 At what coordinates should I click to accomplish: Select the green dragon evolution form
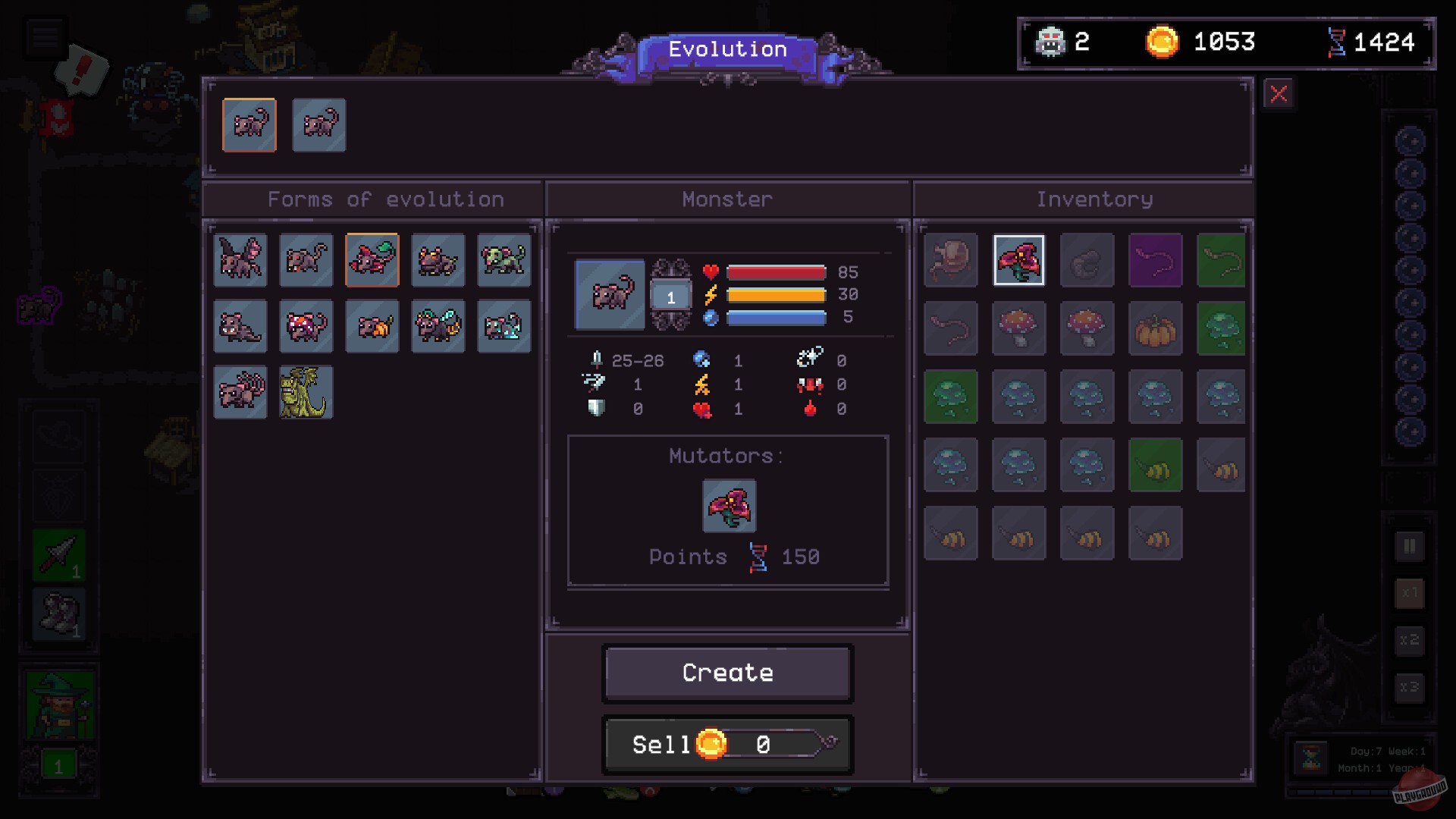coord(306,391)
